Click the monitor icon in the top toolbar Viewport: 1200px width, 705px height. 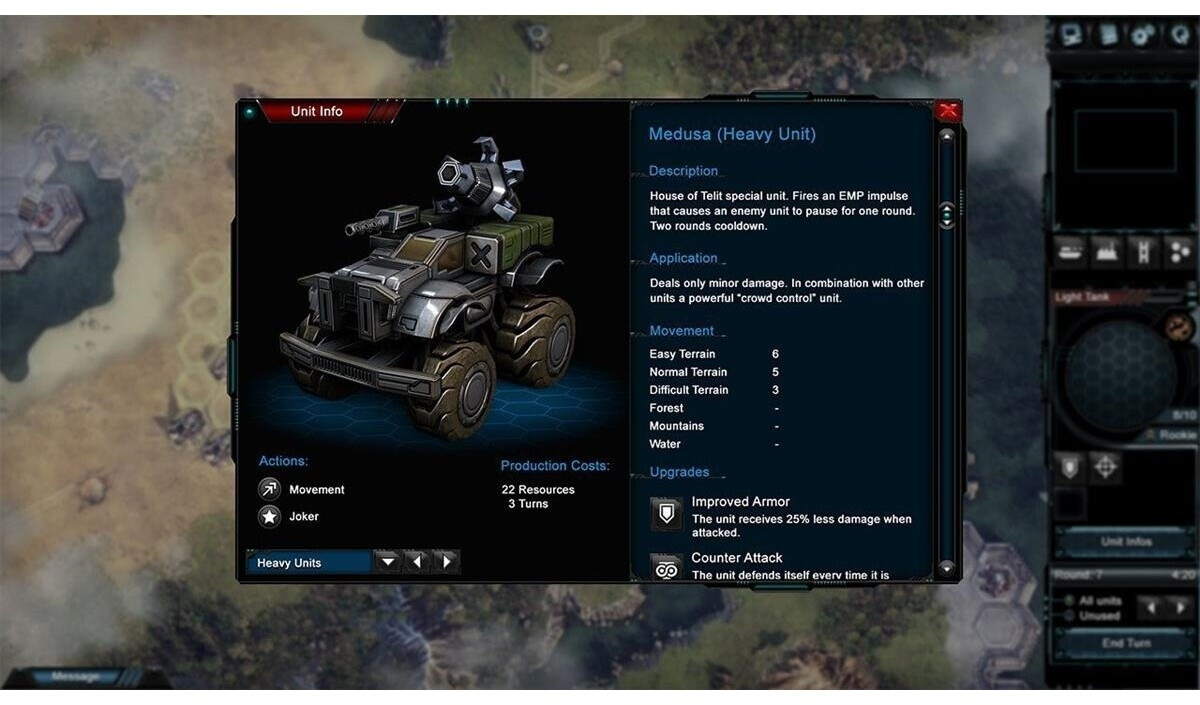pos(1072,35)
